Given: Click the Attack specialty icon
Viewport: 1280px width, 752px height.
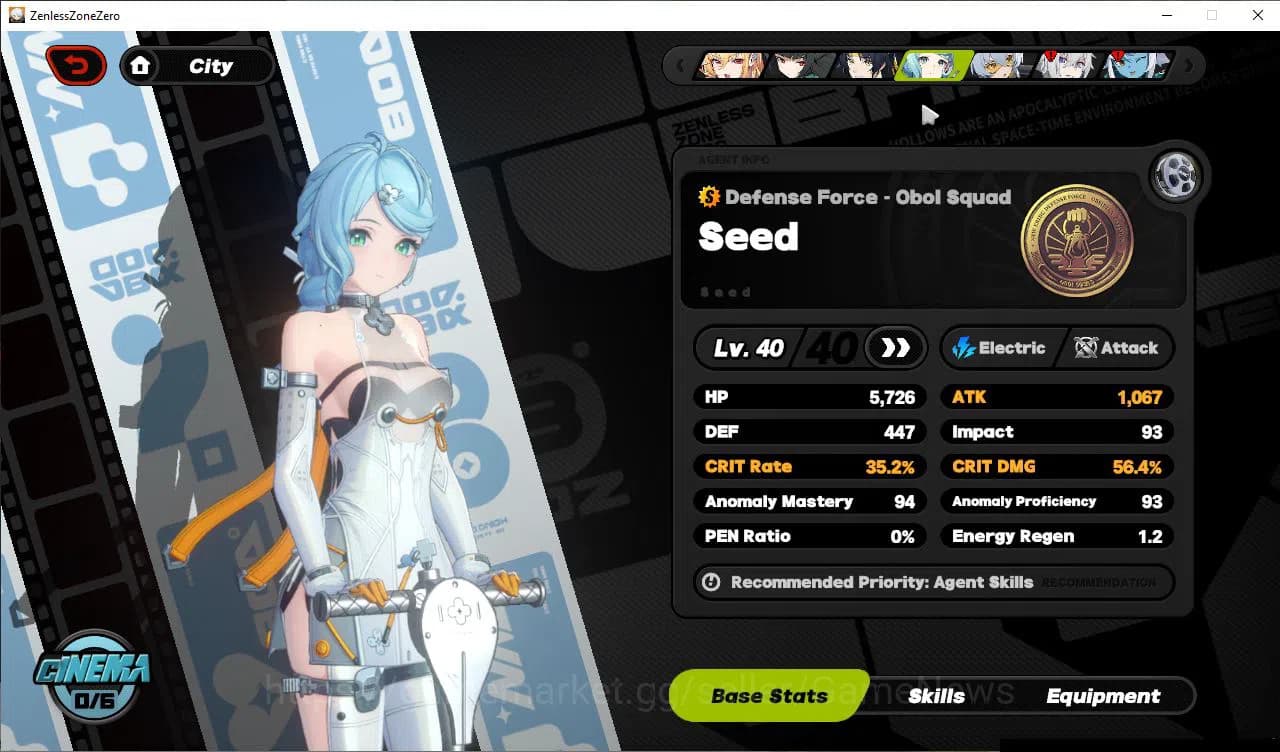Looking at the screenshot, I should [1083, 348].
